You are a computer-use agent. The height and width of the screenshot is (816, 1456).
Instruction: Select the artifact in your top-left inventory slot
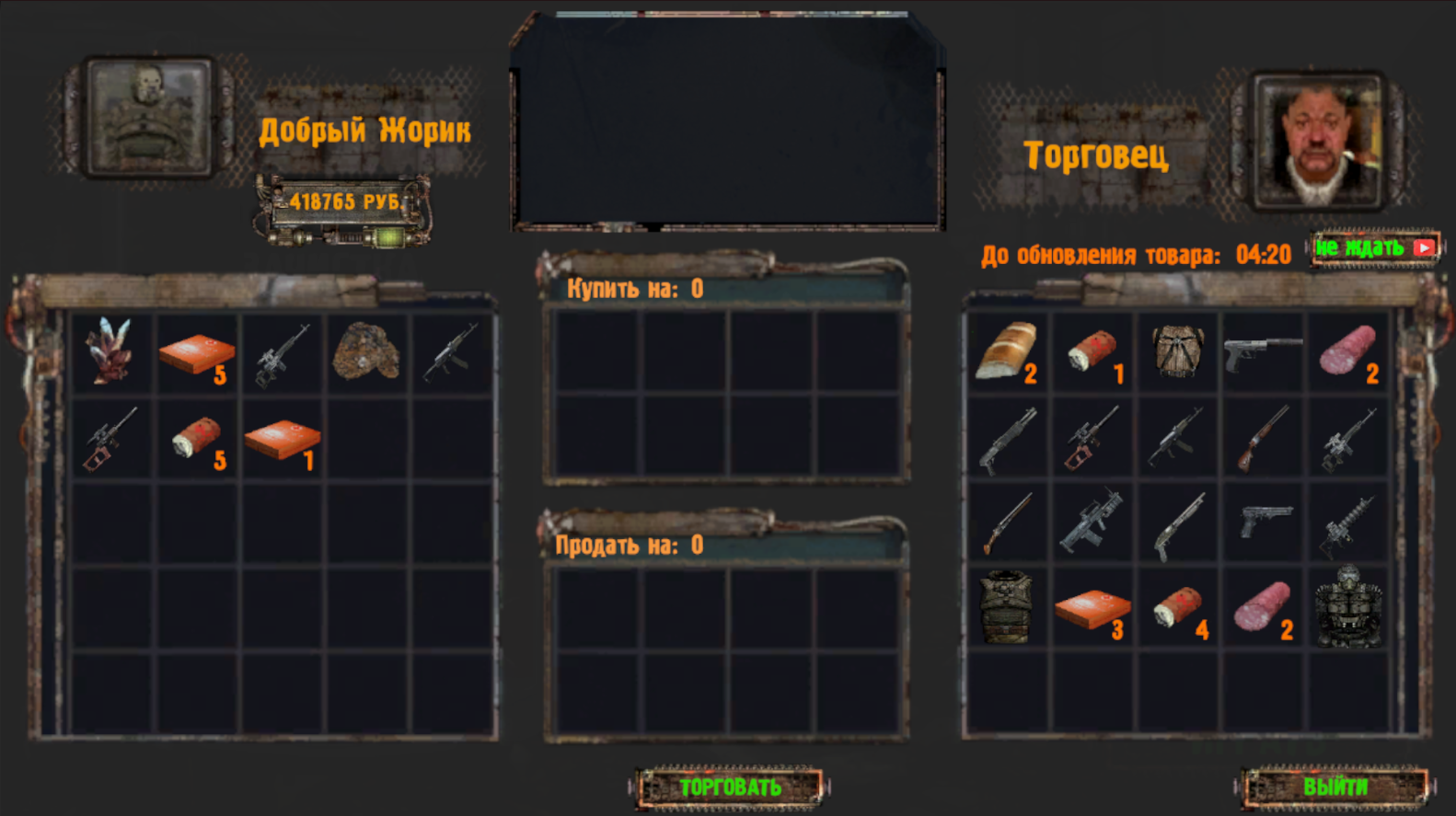click(x=110, y=354)
